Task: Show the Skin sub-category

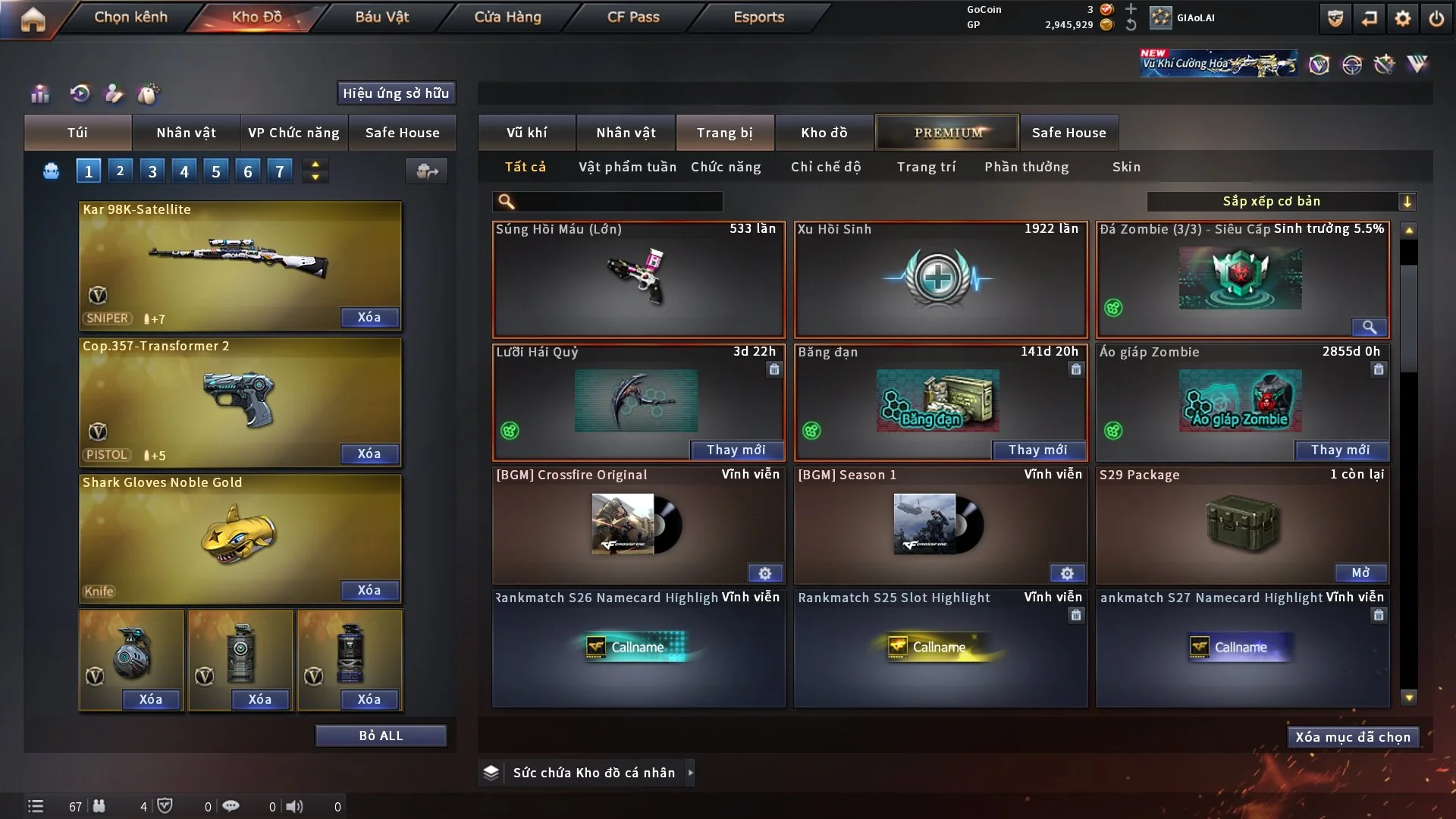Action: [1126, 167]
